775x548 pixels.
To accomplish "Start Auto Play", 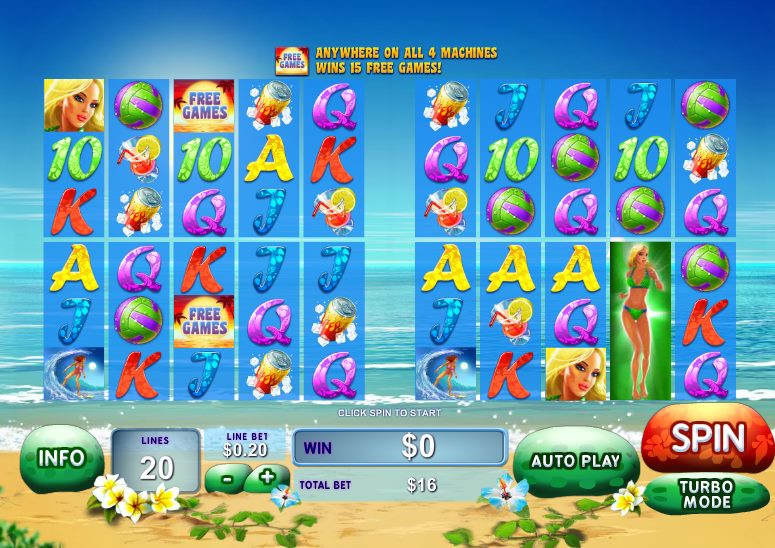I will pos(575,461).
